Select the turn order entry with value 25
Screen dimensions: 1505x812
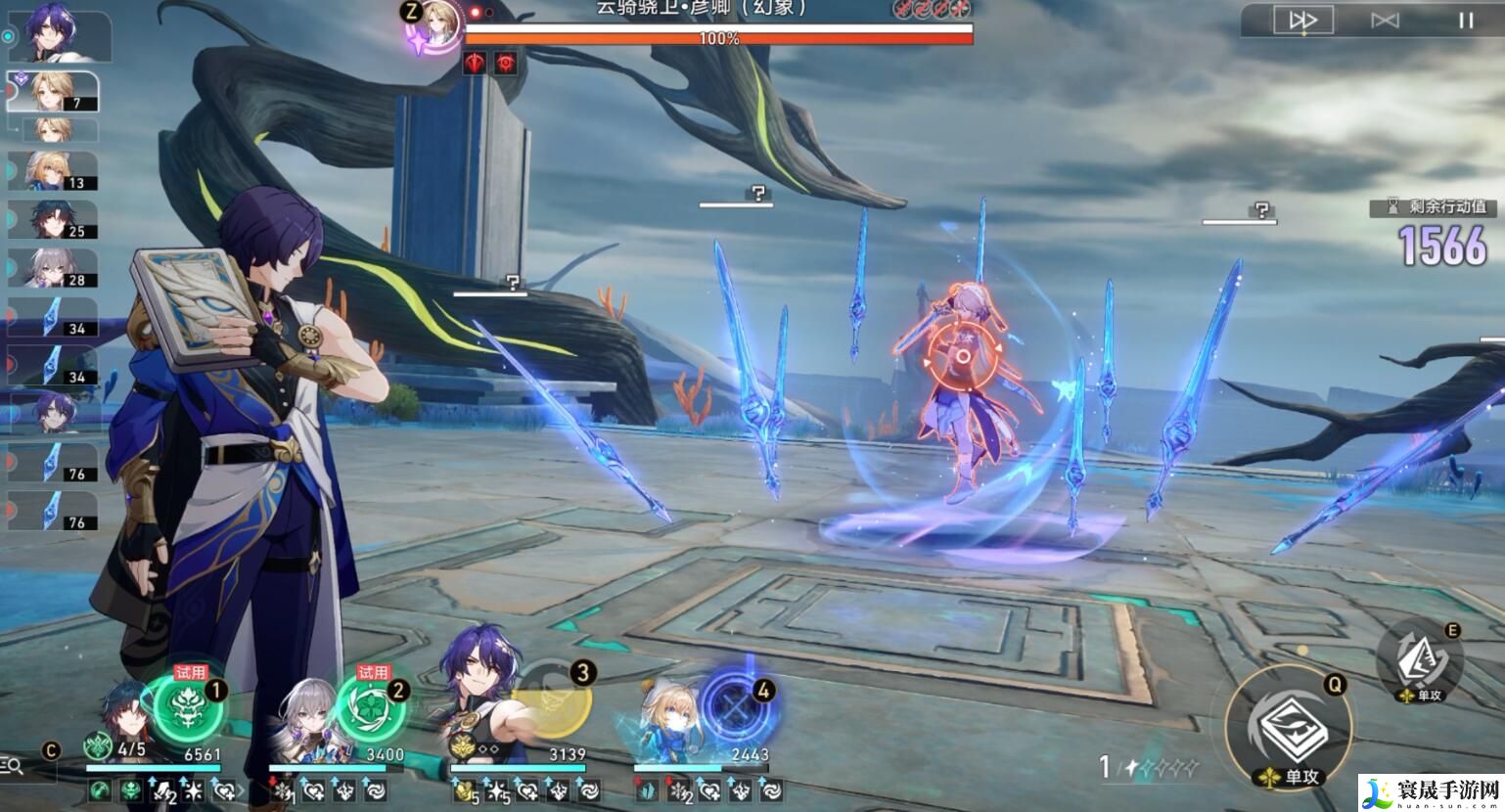[52, 219]
